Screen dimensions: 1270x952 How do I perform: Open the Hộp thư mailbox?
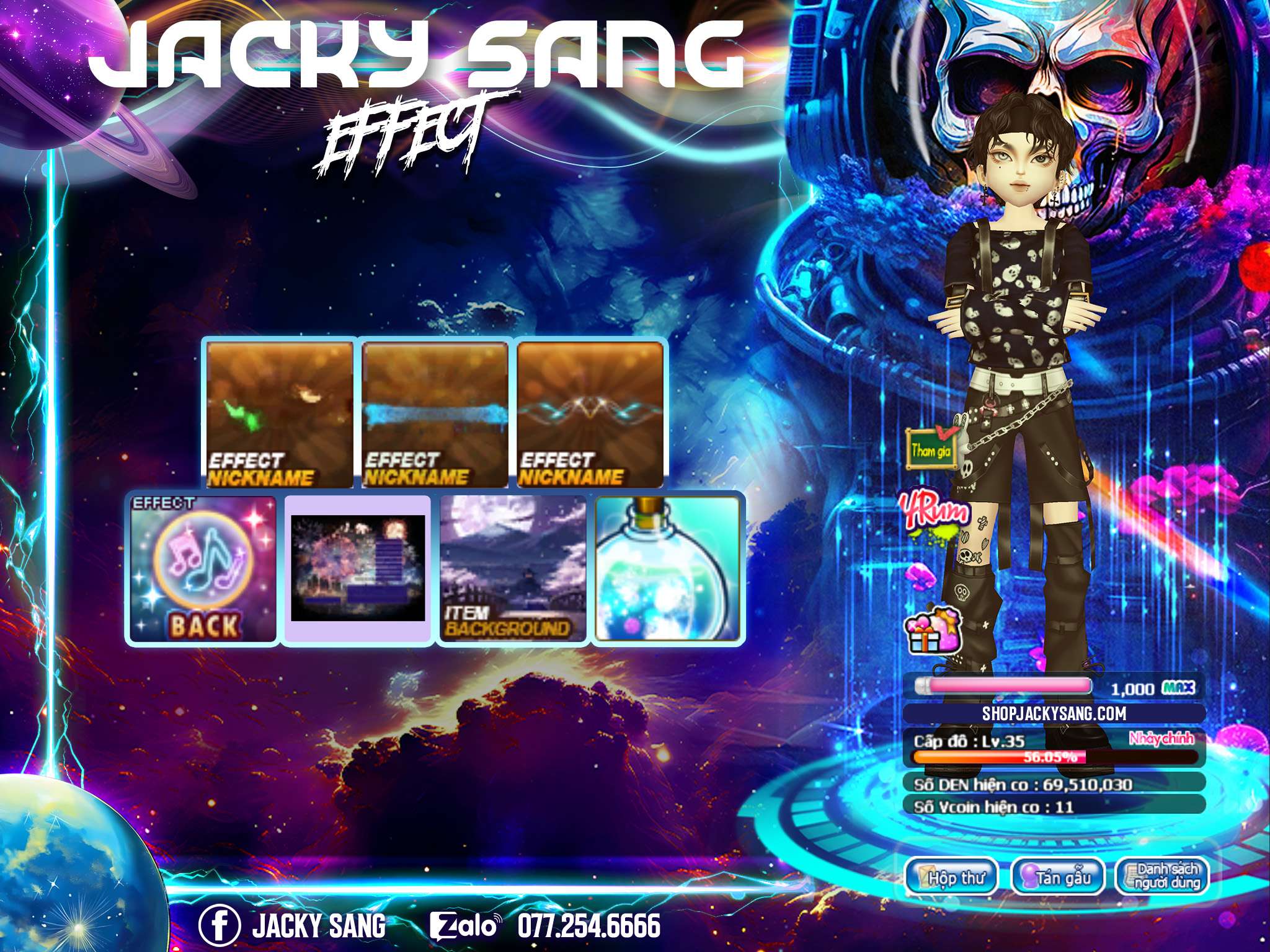pos(952,877)
